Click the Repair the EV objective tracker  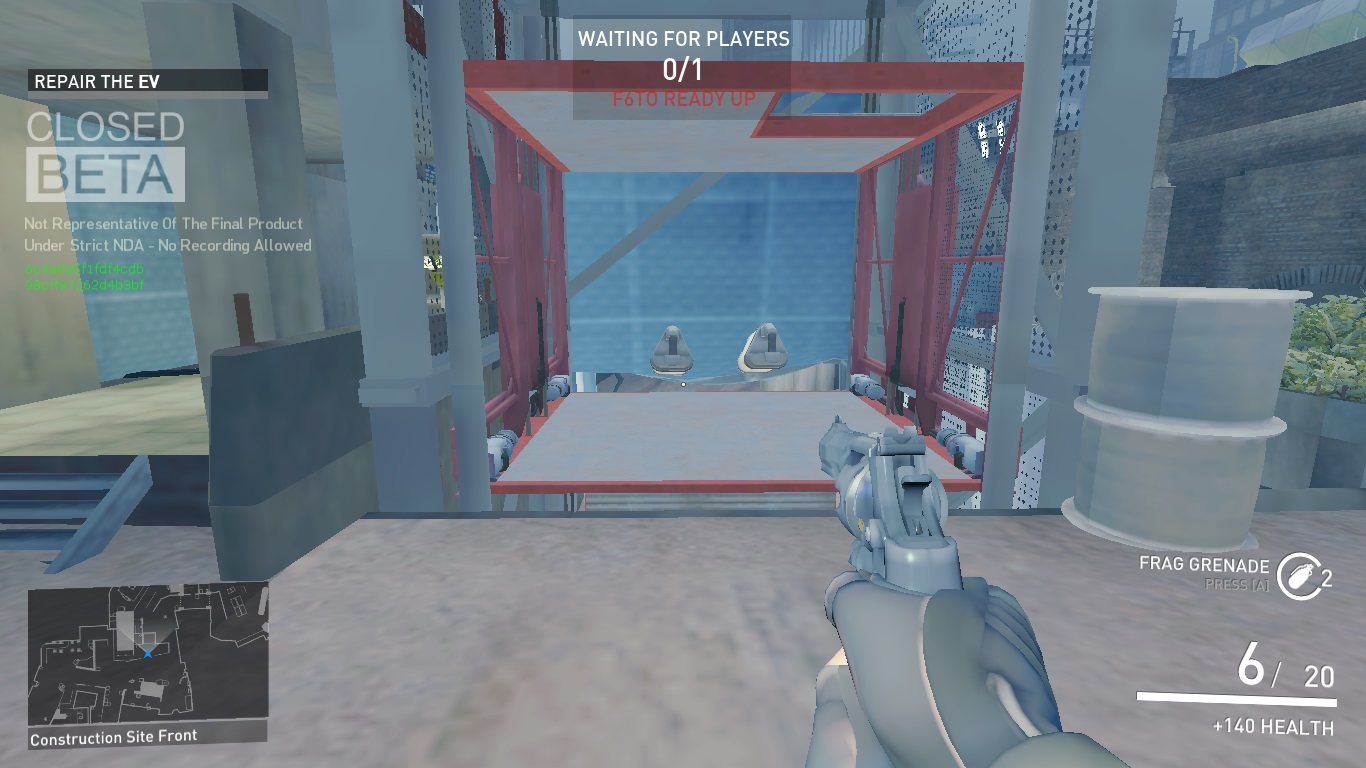tap(147, 82)
